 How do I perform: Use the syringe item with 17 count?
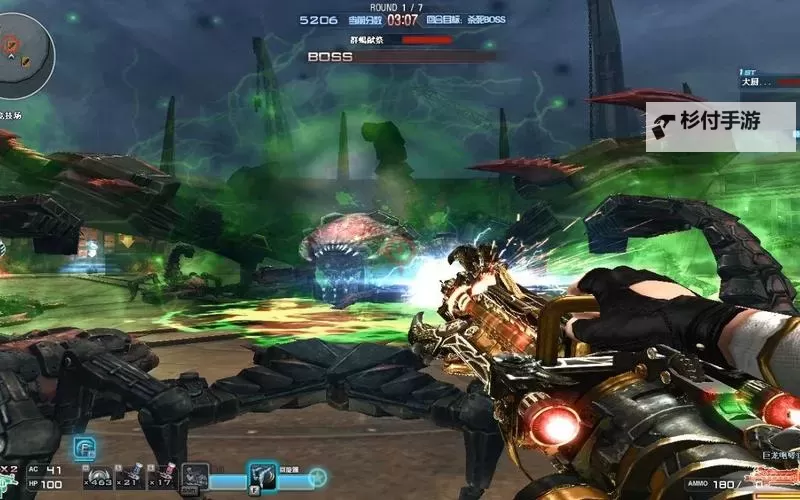(166, 475)
